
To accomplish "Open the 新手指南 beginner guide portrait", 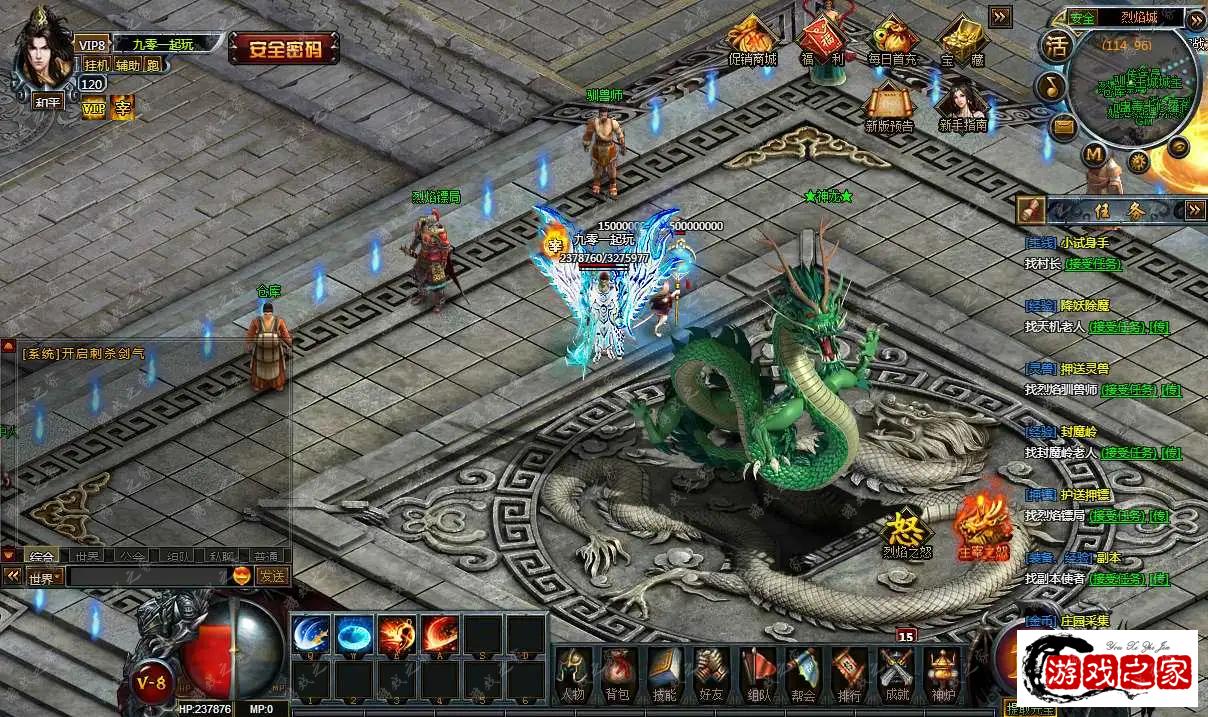I will (962, 105).
